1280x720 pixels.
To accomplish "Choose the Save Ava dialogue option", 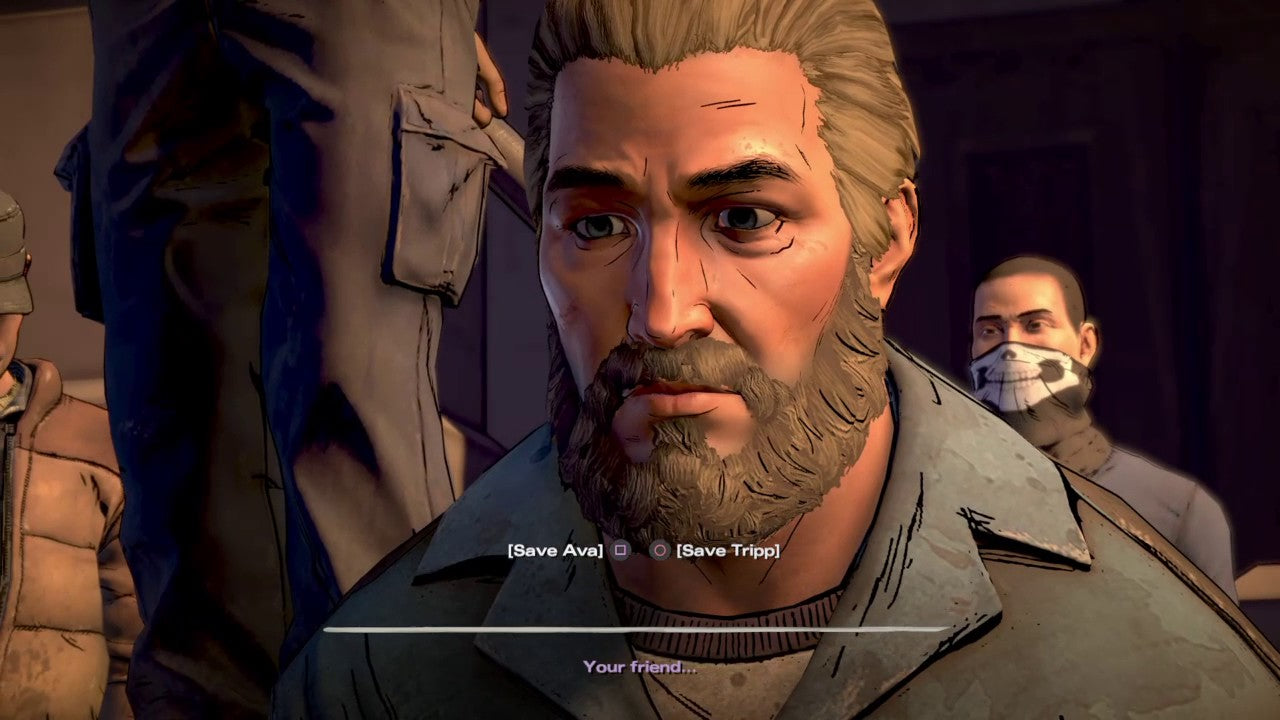I will [556, 550].
